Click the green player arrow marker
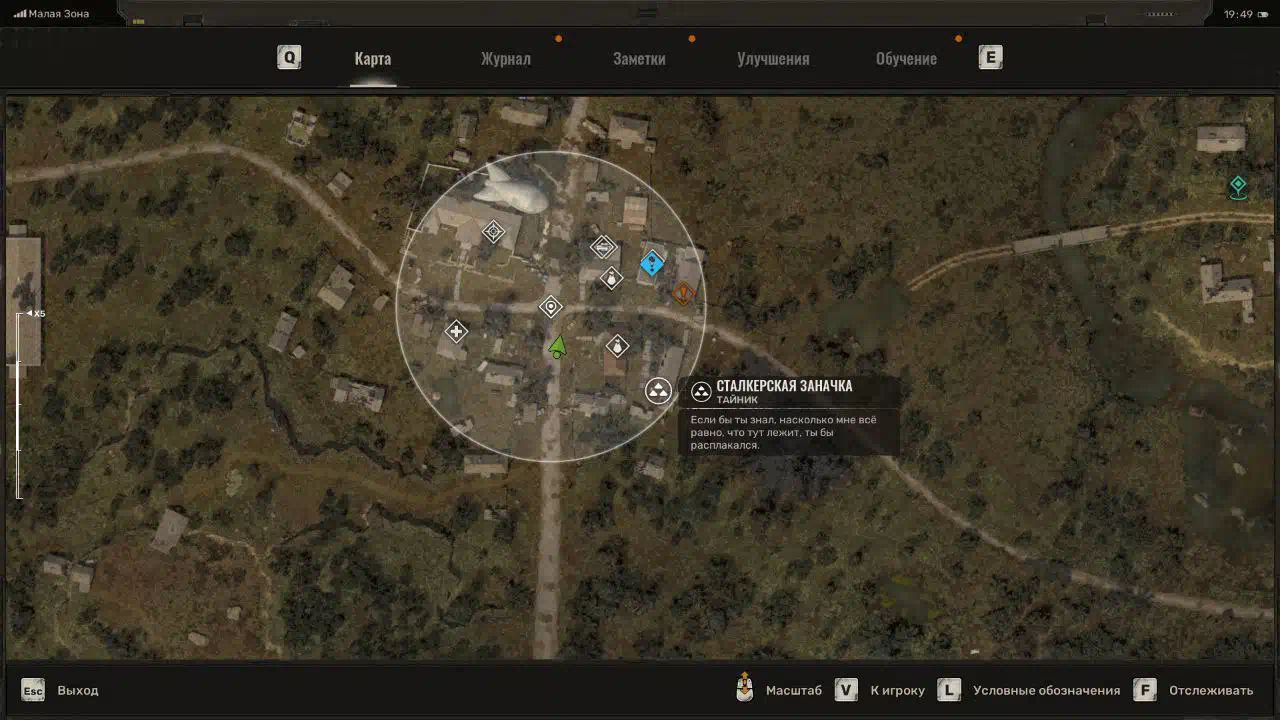The height and width of the screenshot is (720, 1280). pyautogui.click(x=557, y=348)
